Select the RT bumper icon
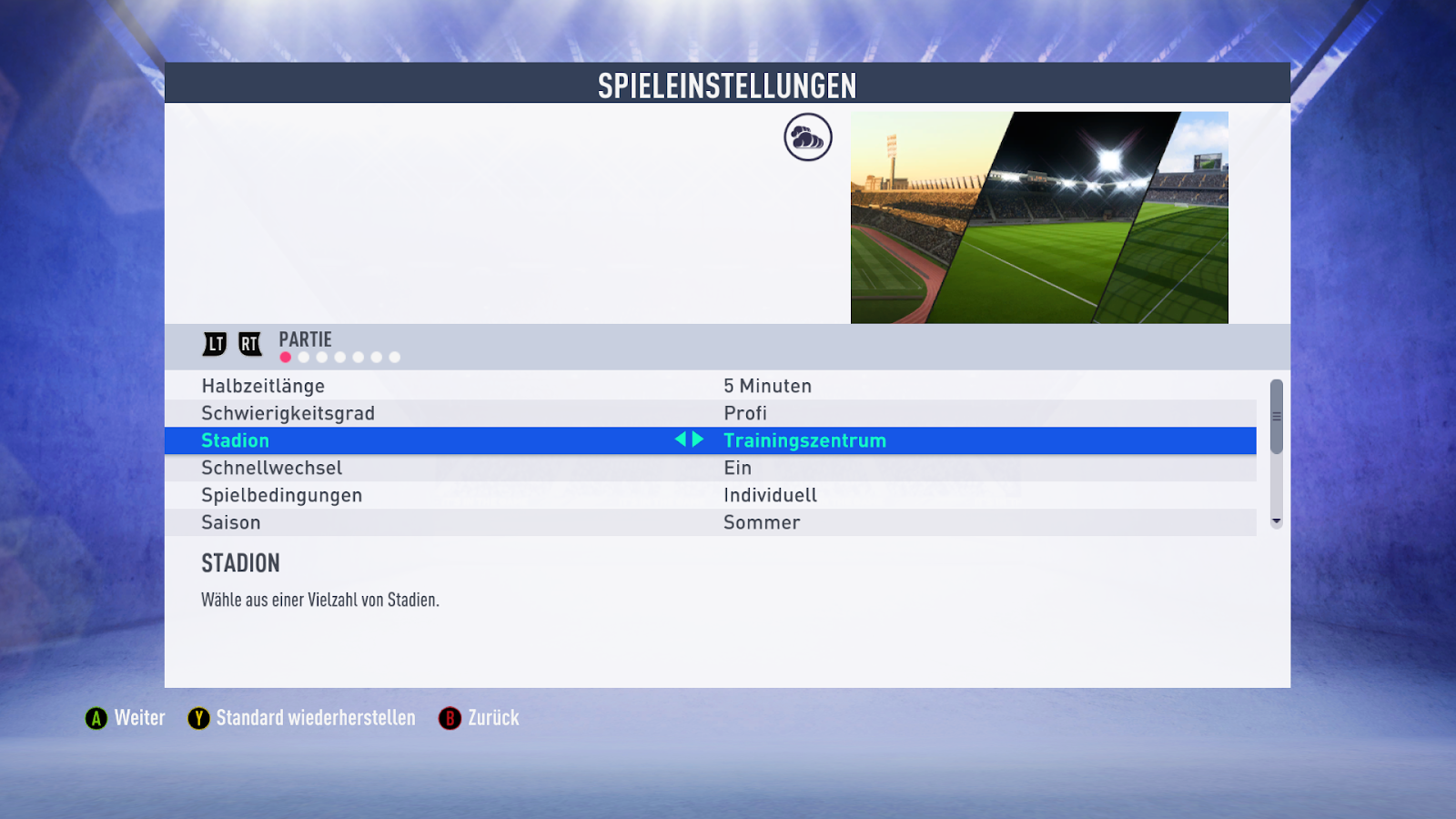The height and width of the screenshot is (819, 1456). coord(248,344)
